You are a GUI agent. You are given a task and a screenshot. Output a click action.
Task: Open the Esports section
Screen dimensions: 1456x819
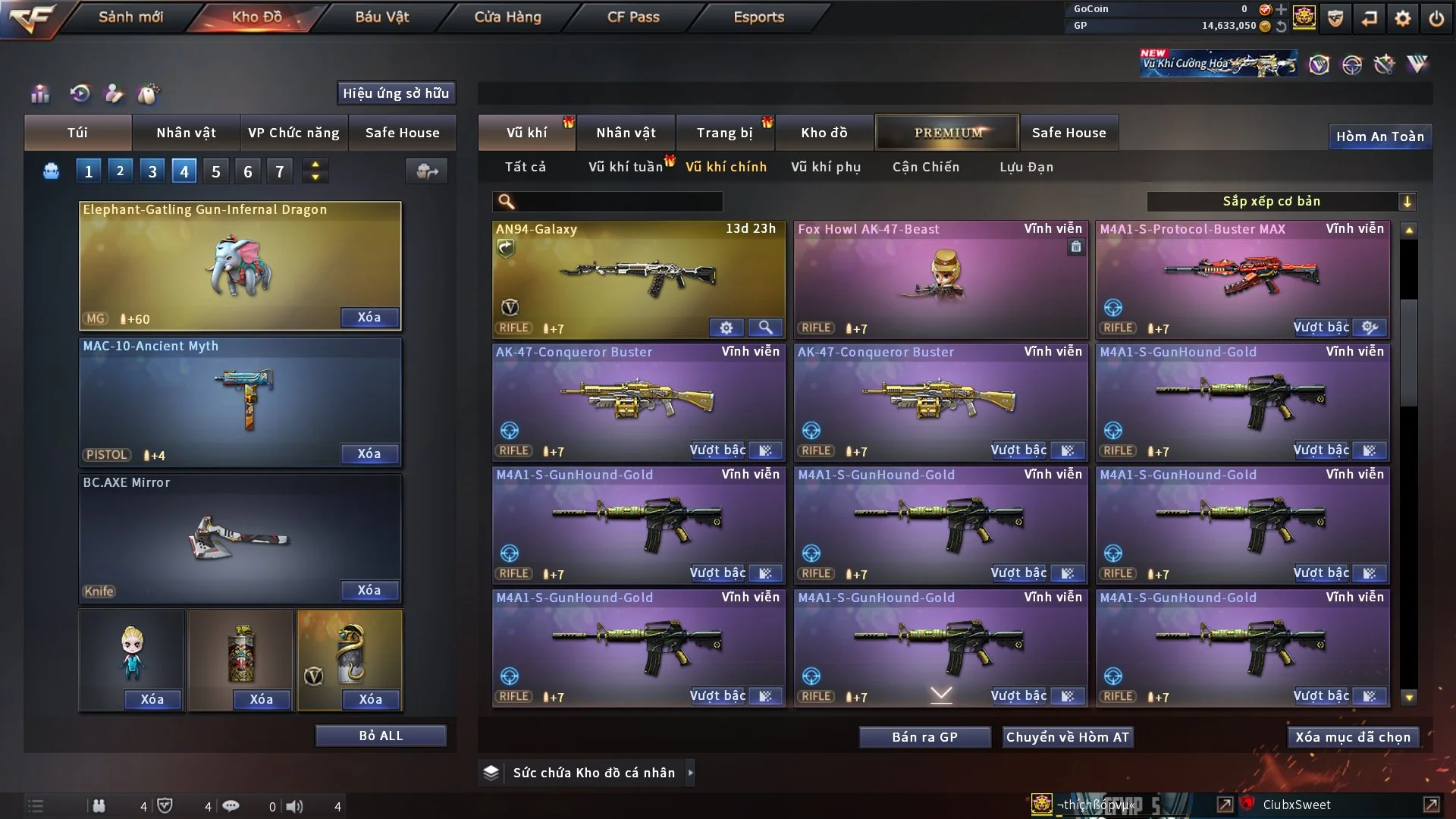[758, 17]
